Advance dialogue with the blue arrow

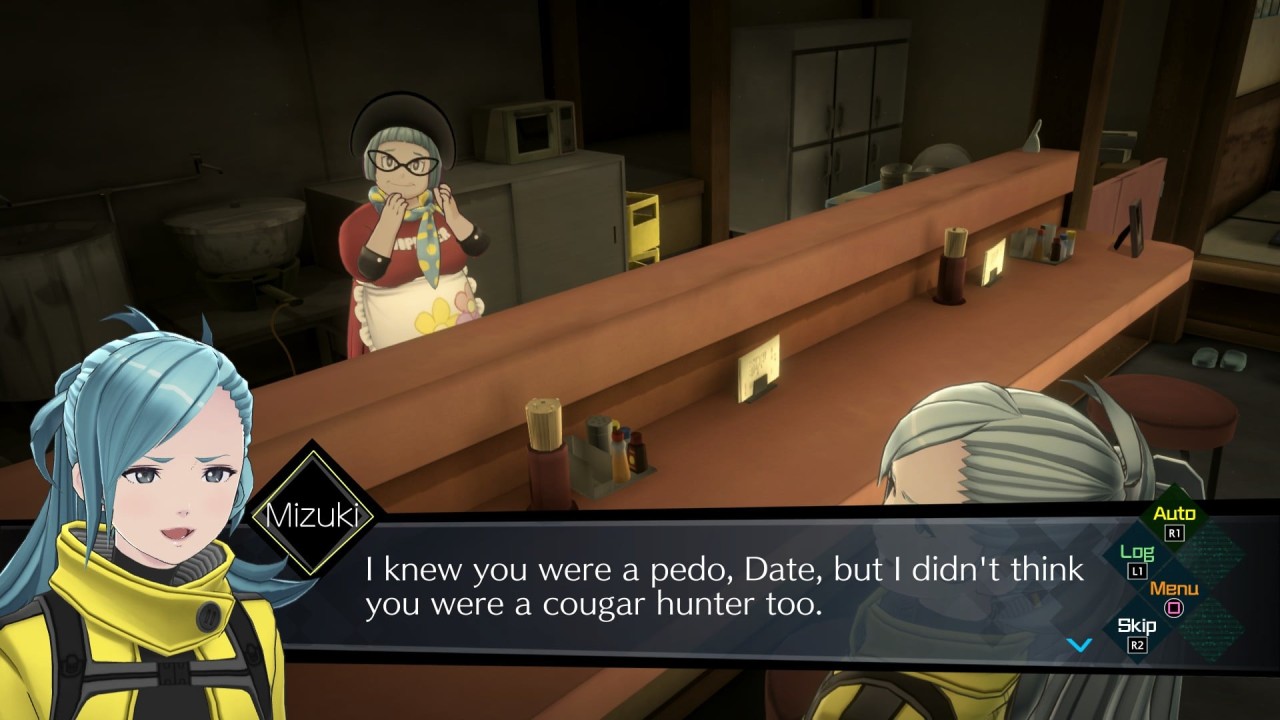pos(1079,645)
